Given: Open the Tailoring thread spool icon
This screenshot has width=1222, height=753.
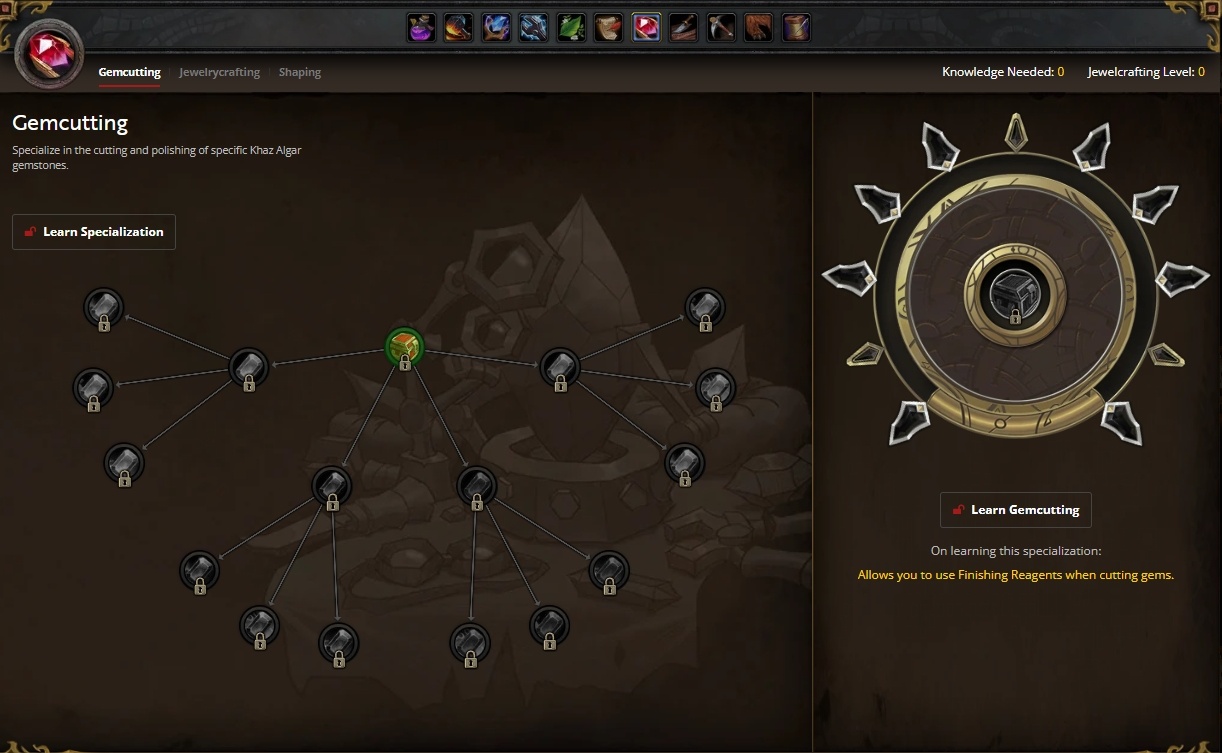Looking at the screenshot, I should pos(796,27).
